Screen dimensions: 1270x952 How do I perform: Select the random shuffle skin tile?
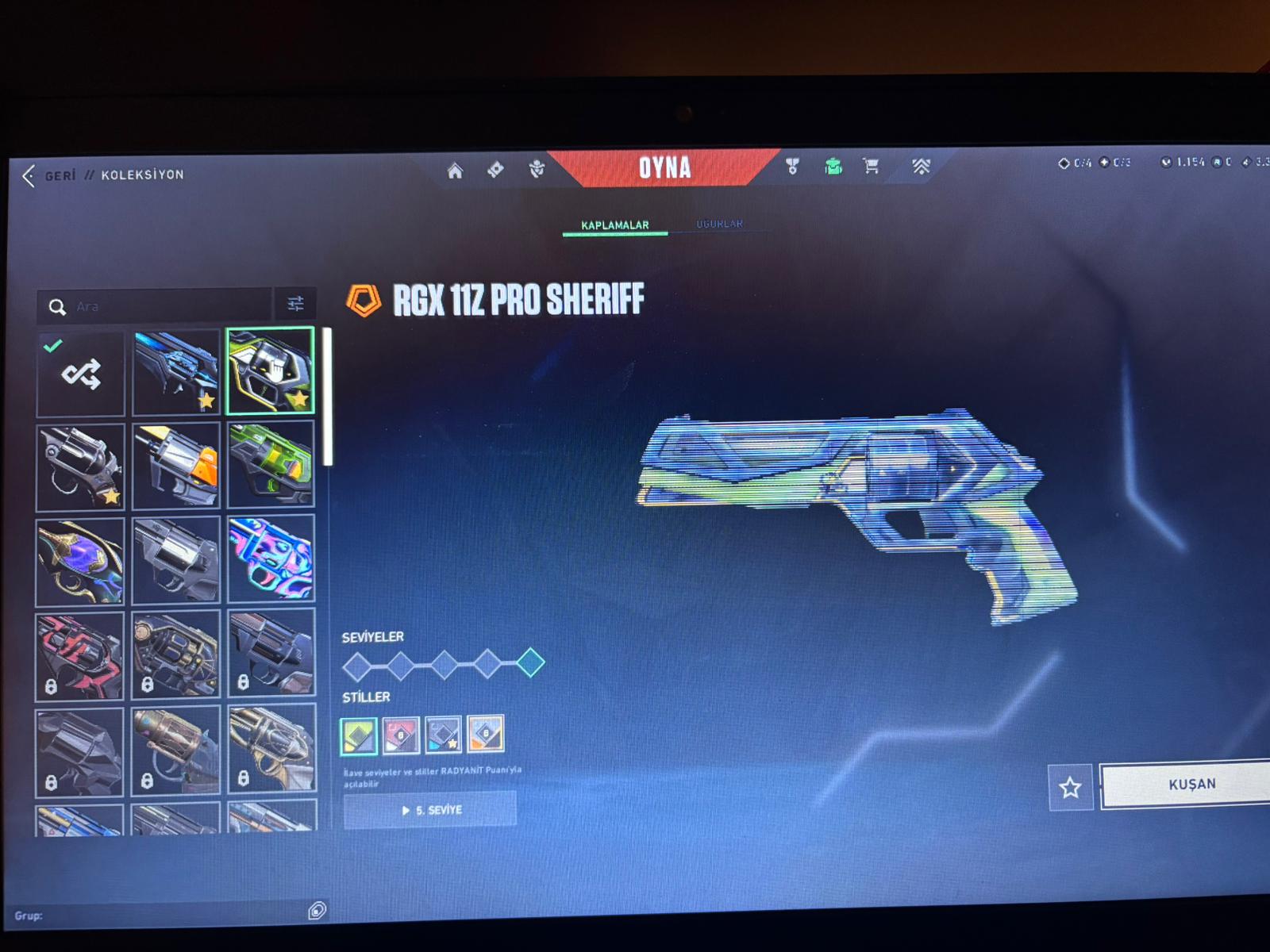[x=81, y=374]
